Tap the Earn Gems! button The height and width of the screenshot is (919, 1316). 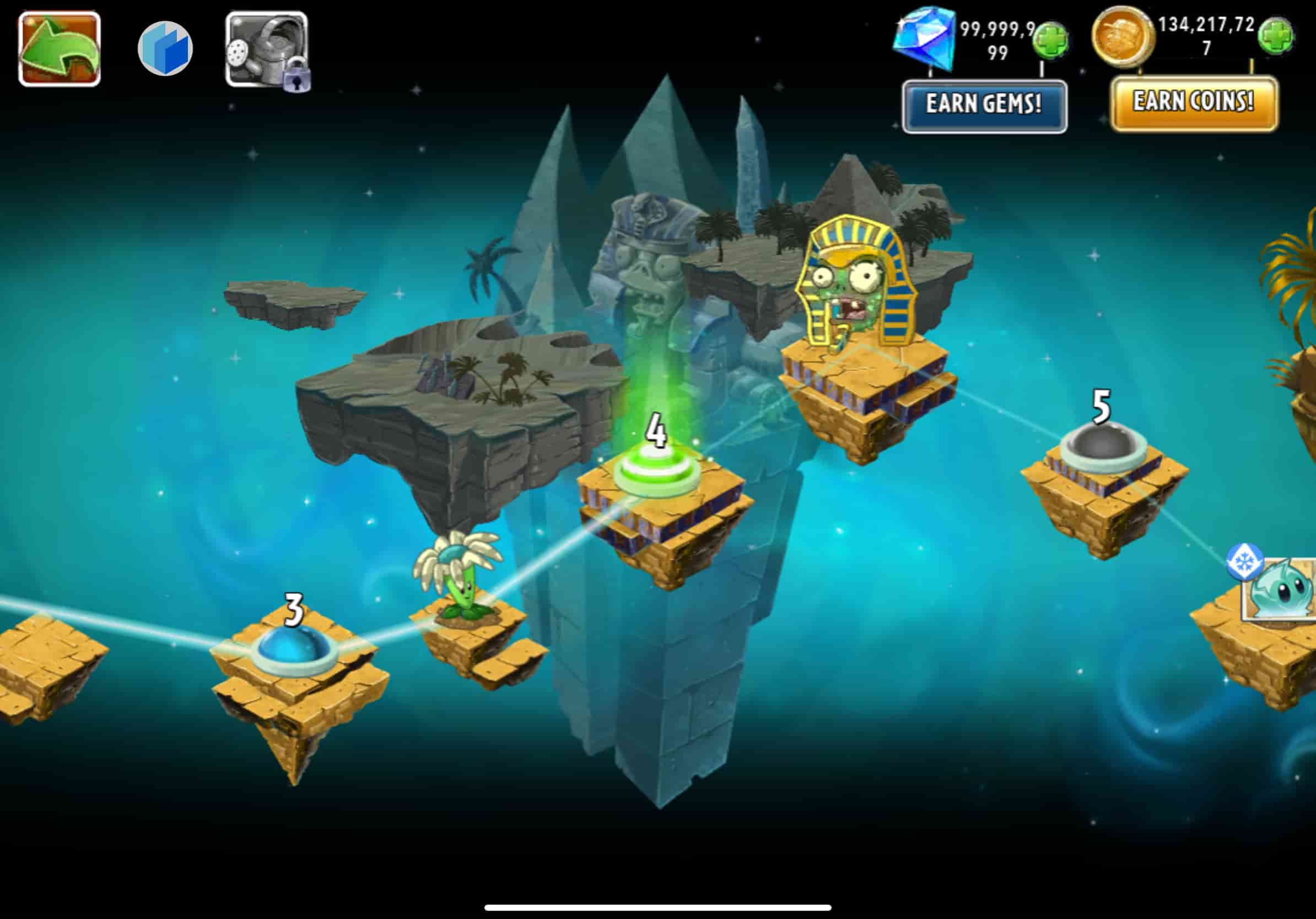pos(984,106)
